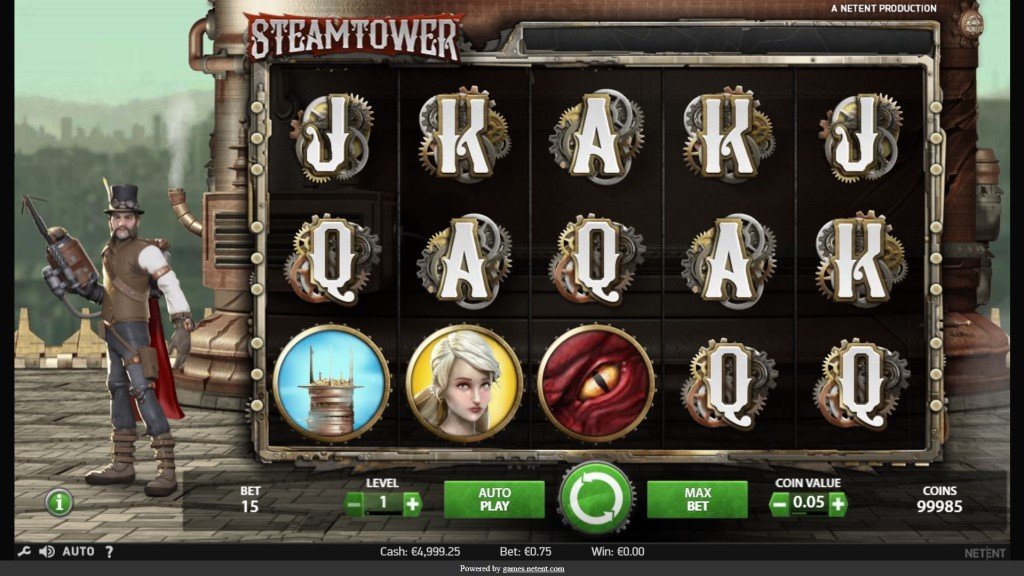Toggle sound with the speaker icon
The image size is (1024, 576).
46,551
